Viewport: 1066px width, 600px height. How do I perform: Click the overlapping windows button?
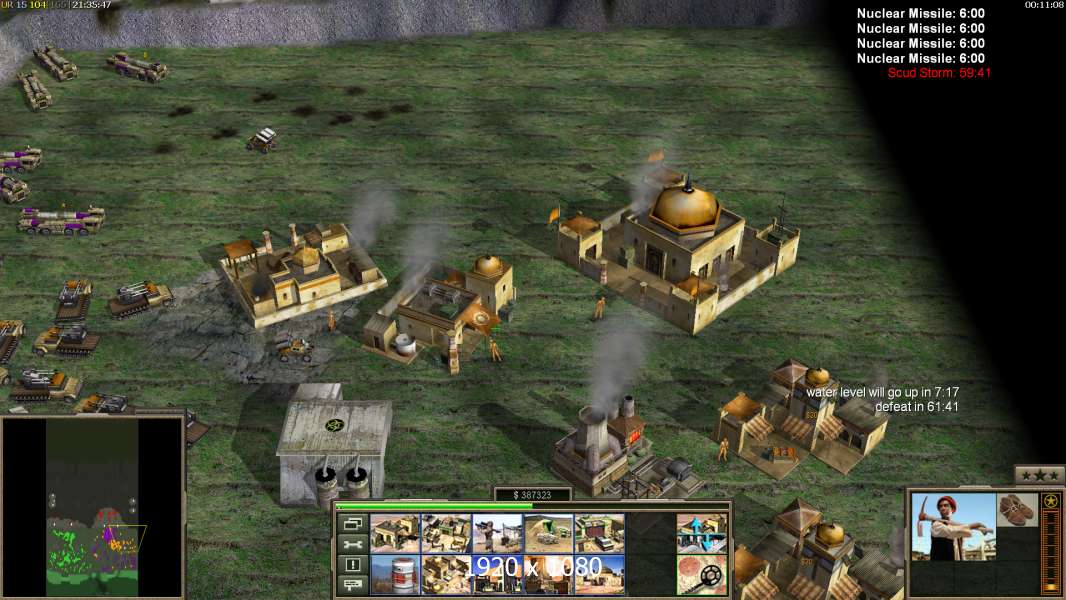[351, 524]
